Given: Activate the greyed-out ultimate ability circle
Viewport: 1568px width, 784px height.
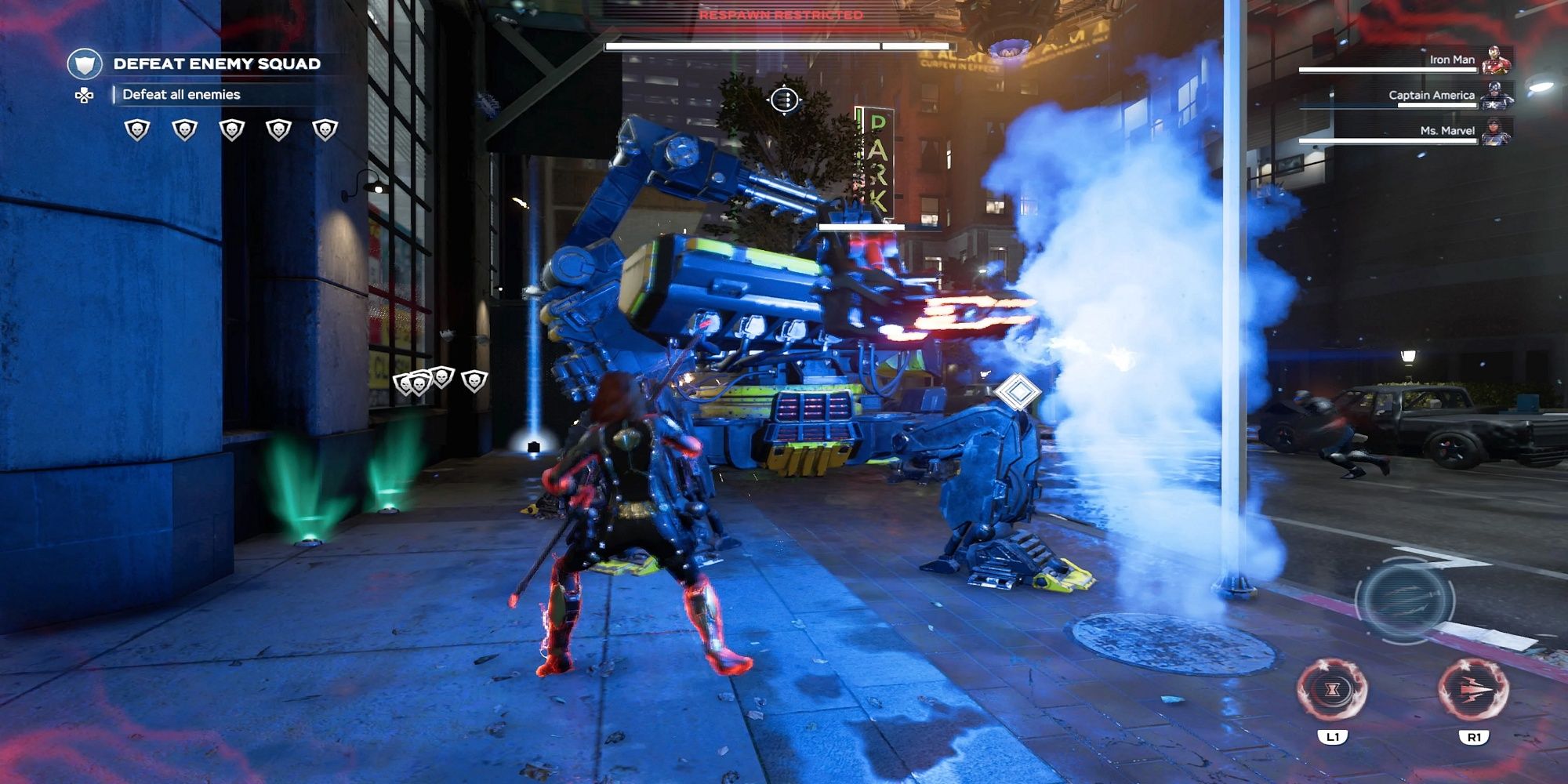Looking at the screenshot, I should pos(1405,600).
